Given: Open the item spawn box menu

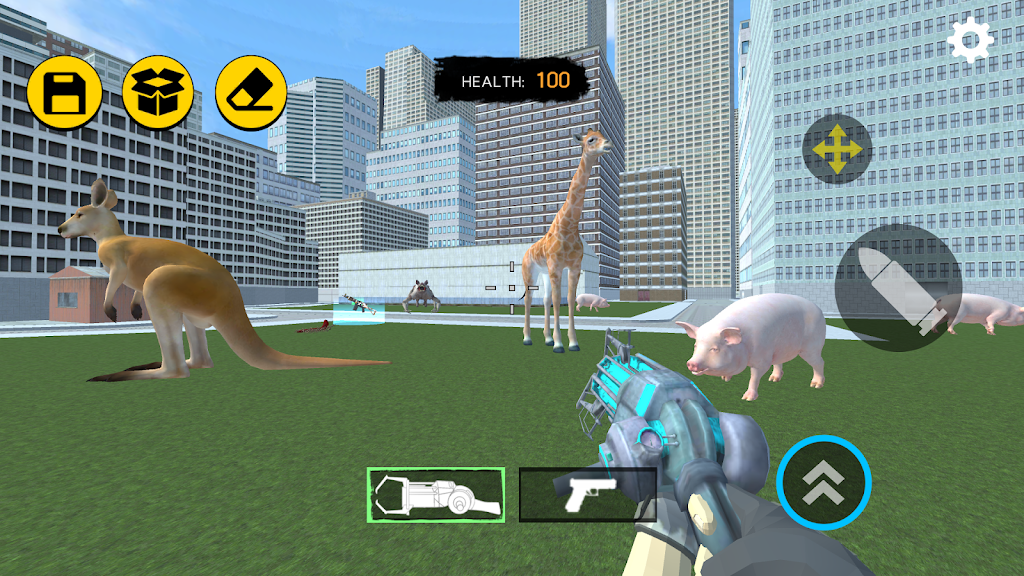Looking at the screenshot, I should click(158, 93).
